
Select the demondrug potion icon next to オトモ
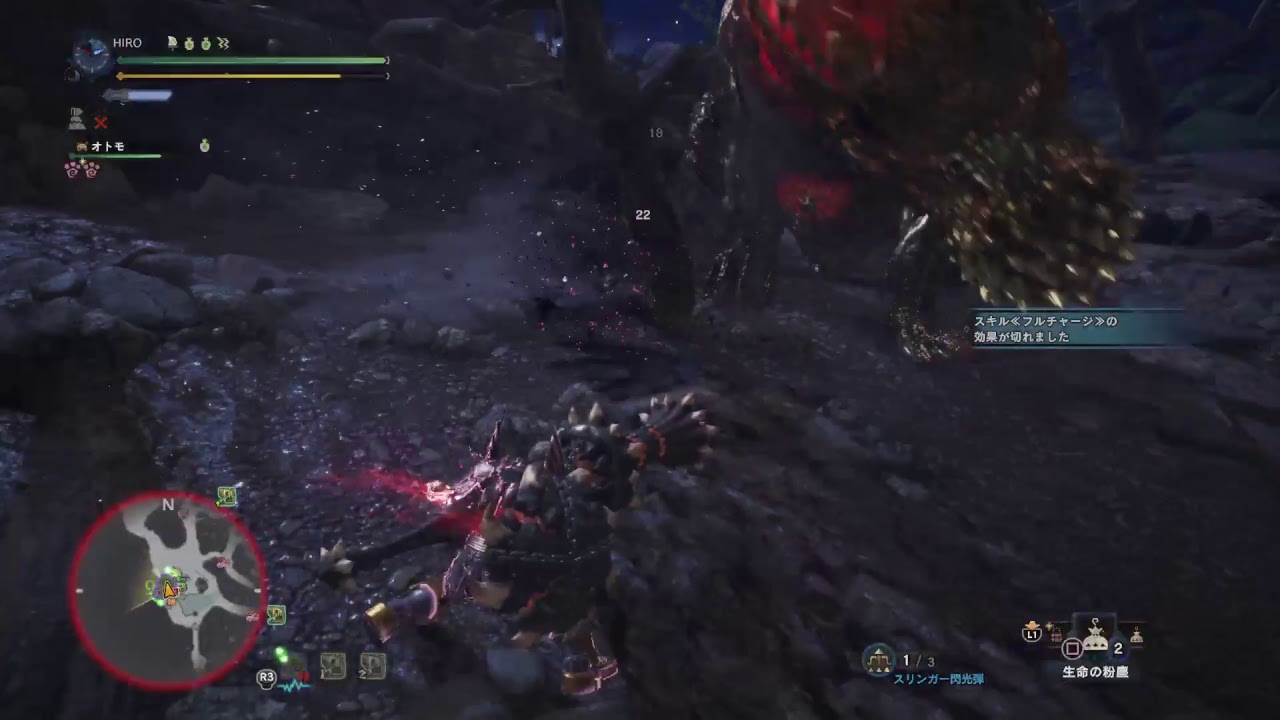[204, 146]
